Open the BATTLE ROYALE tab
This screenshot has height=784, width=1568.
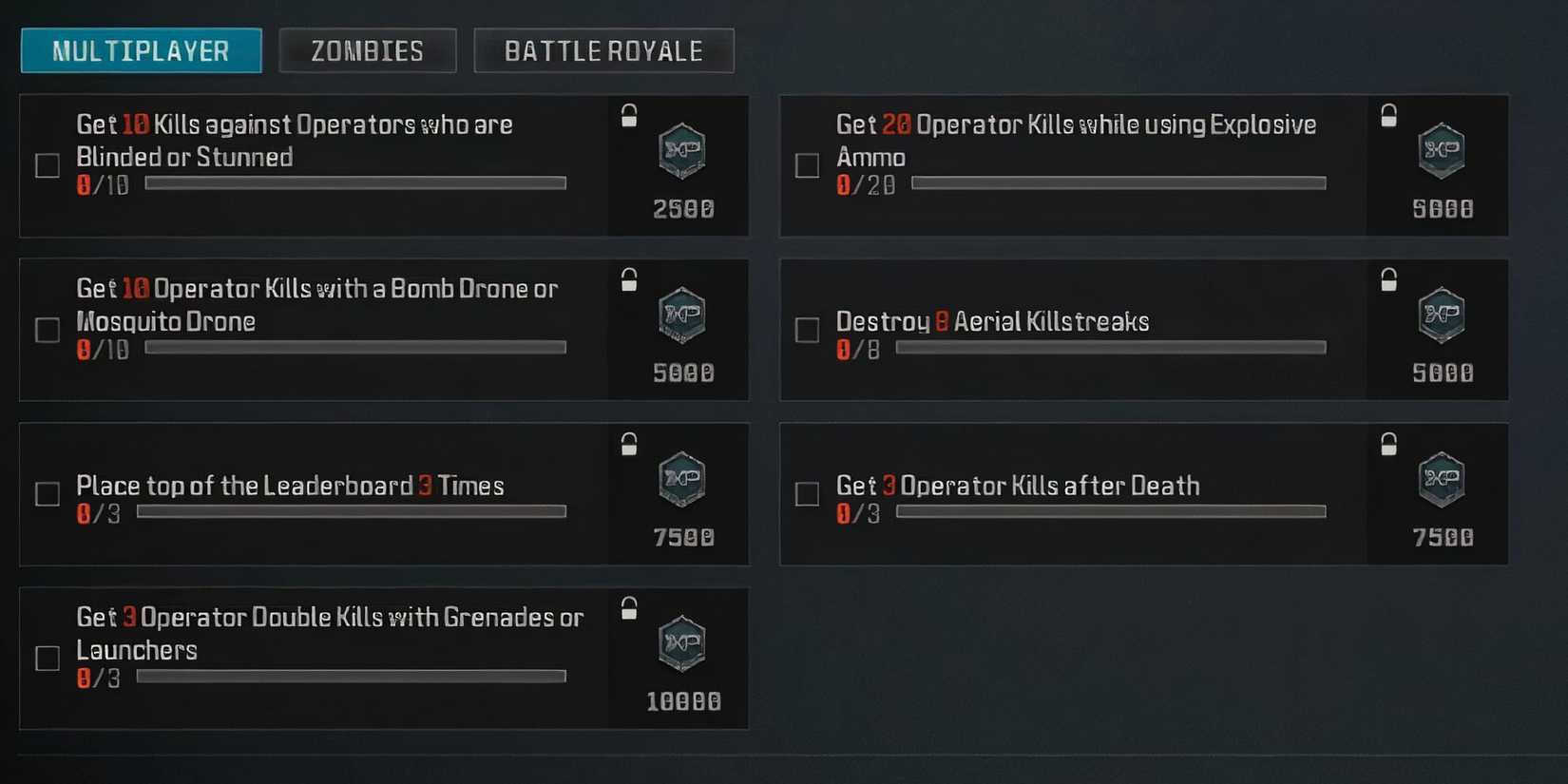[x=603, y=49]
